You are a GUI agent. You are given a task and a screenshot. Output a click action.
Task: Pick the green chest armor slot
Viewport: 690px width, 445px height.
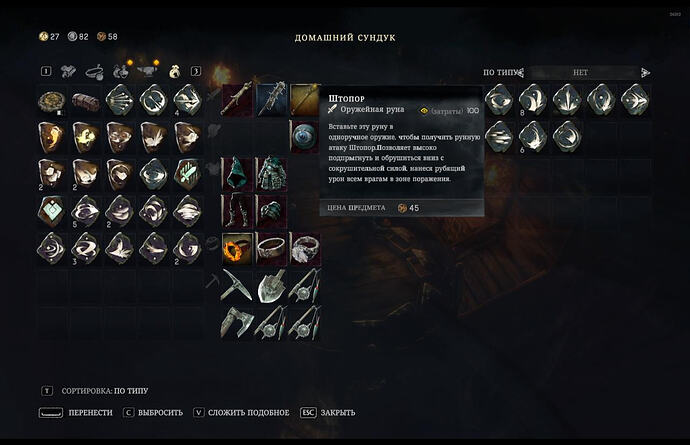(271, 171)
